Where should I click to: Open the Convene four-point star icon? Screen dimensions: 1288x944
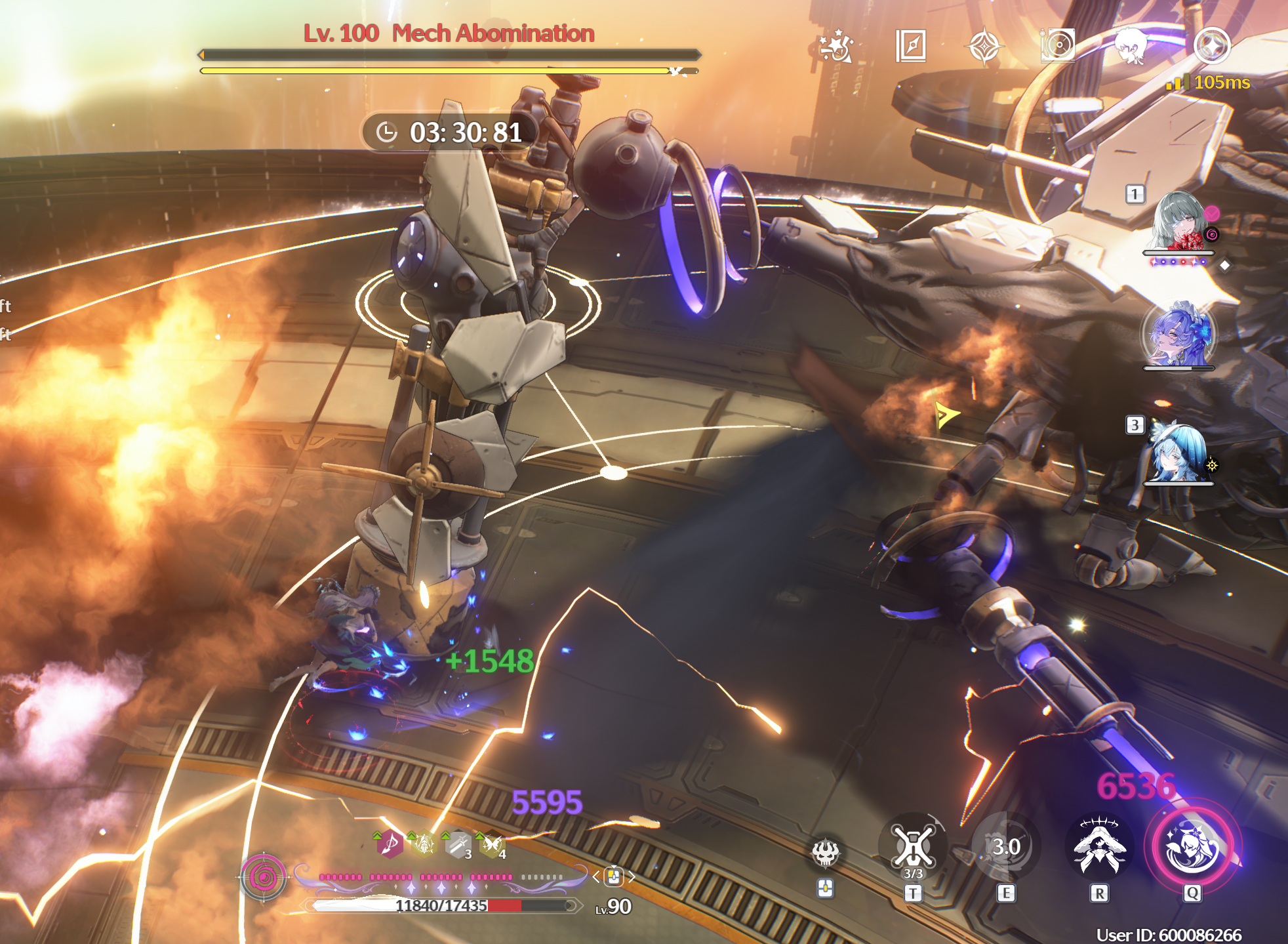984,47
